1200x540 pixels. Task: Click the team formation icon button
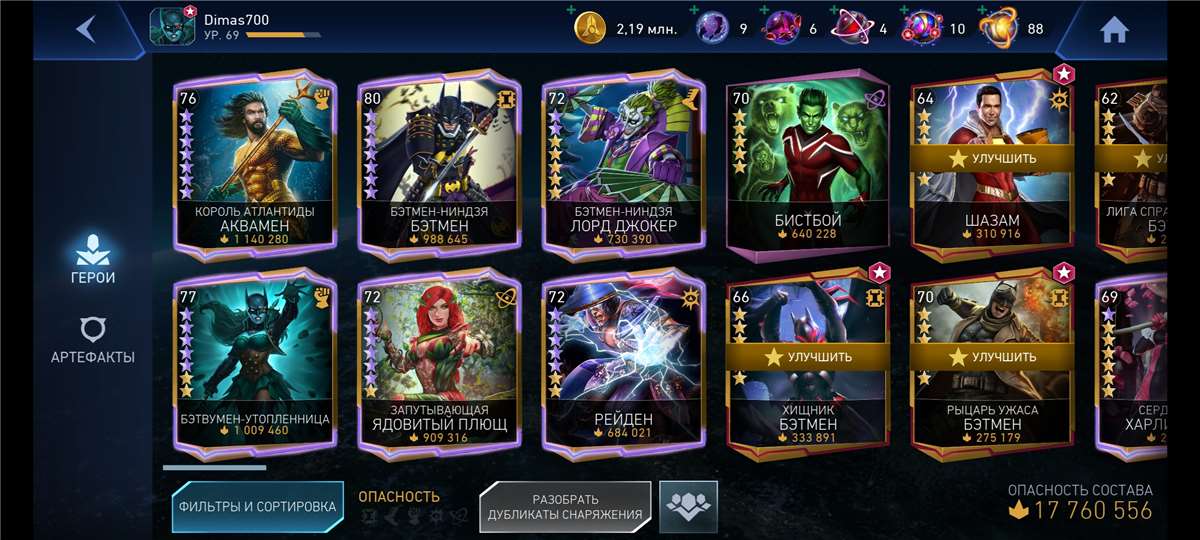point(688,507)
